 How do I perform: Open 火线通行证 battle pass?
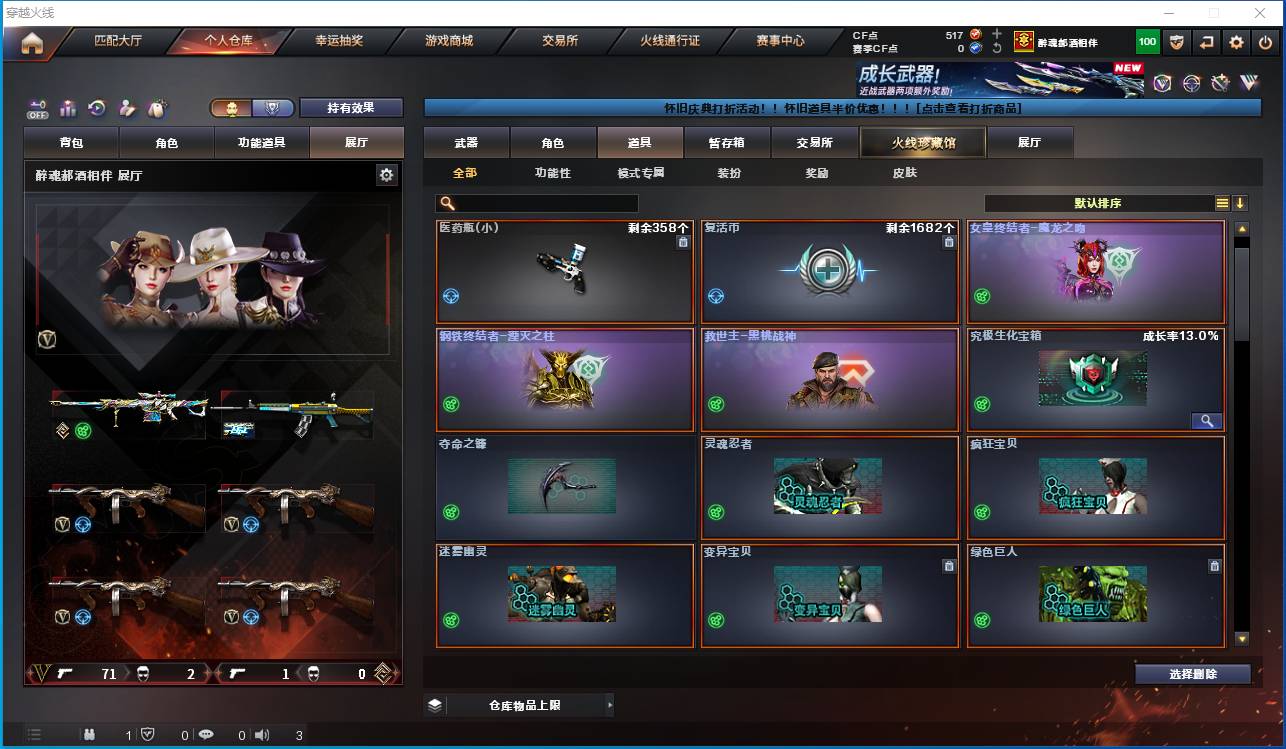(670, 42)
